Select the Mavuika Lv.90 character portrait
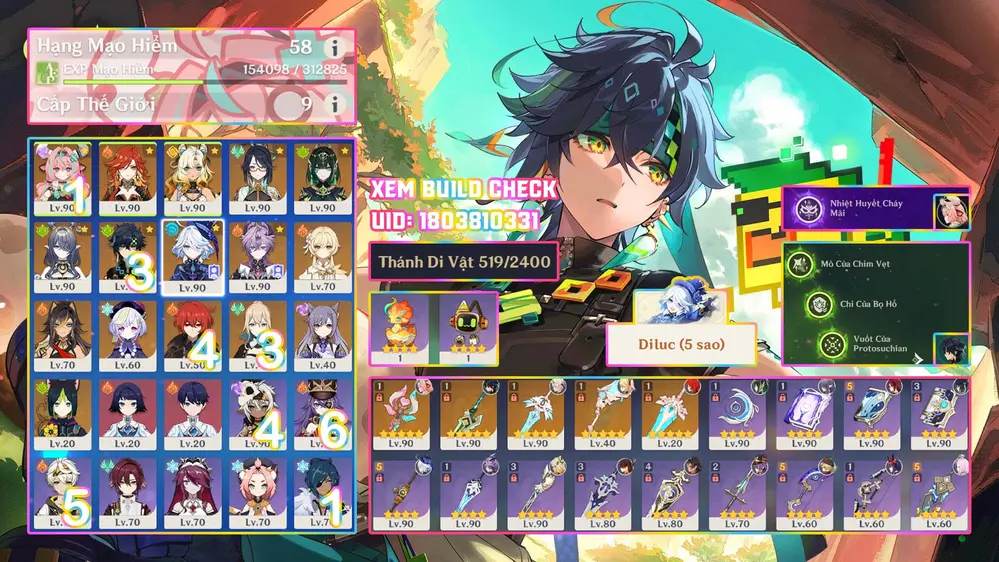Image resolution: width=999 pixels, height=562 pixels. (x=126, y=173)
